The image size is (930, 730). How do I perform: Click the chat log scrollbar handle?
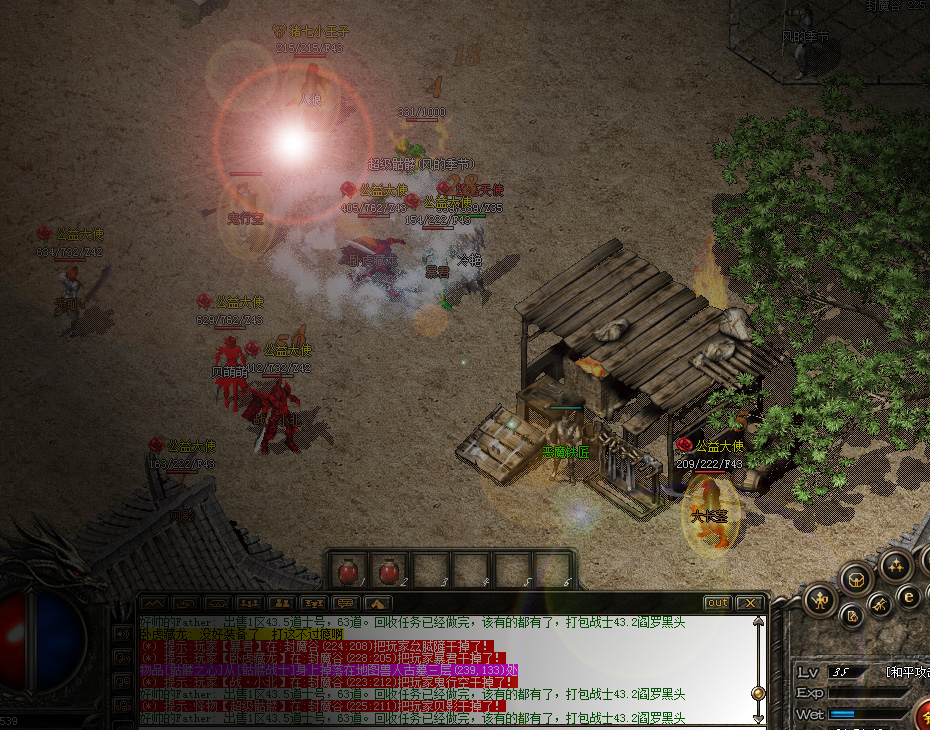point(758,692)
